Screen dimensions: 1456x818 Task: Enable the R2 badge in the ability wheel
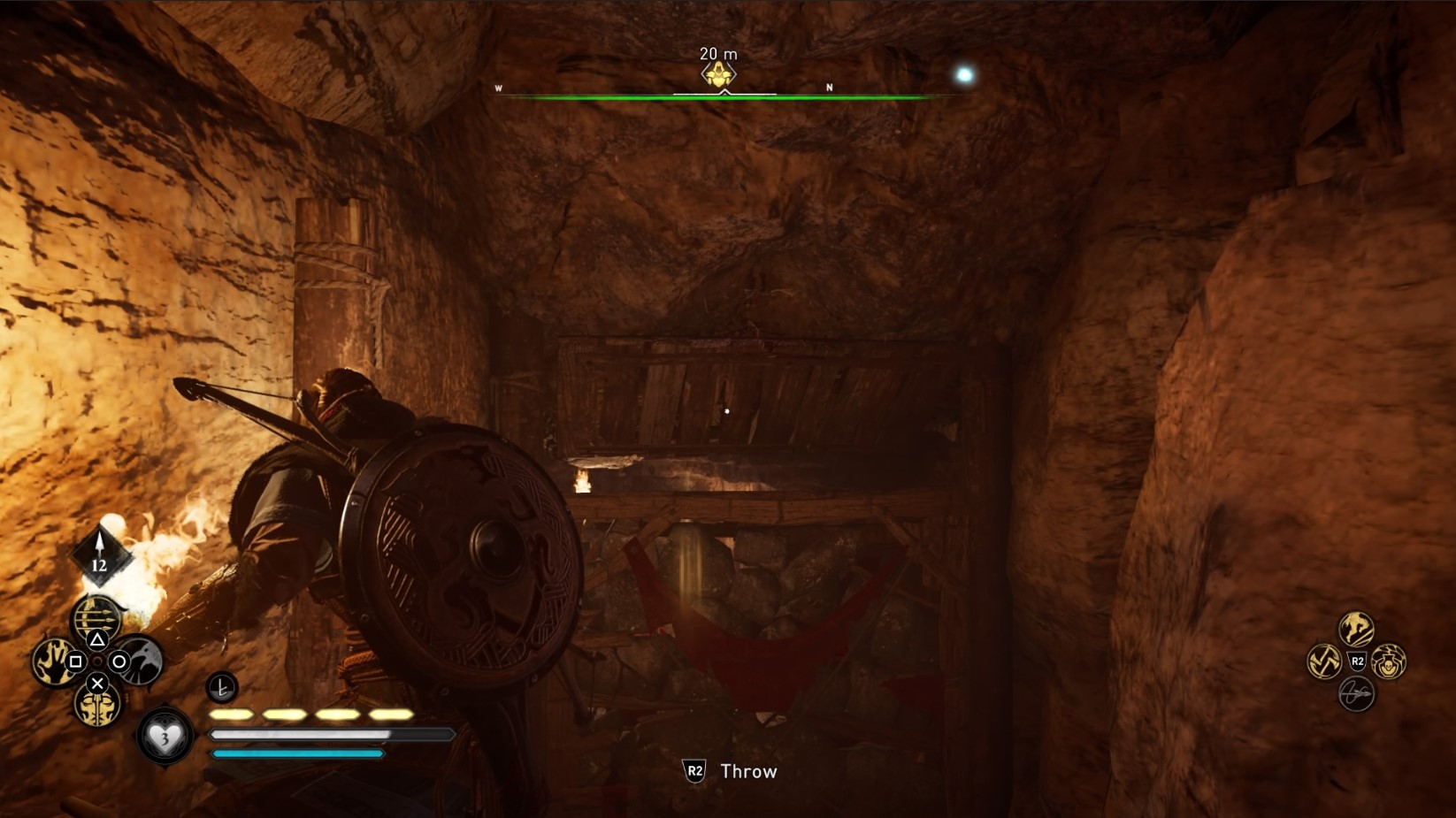click(1358, 661)
